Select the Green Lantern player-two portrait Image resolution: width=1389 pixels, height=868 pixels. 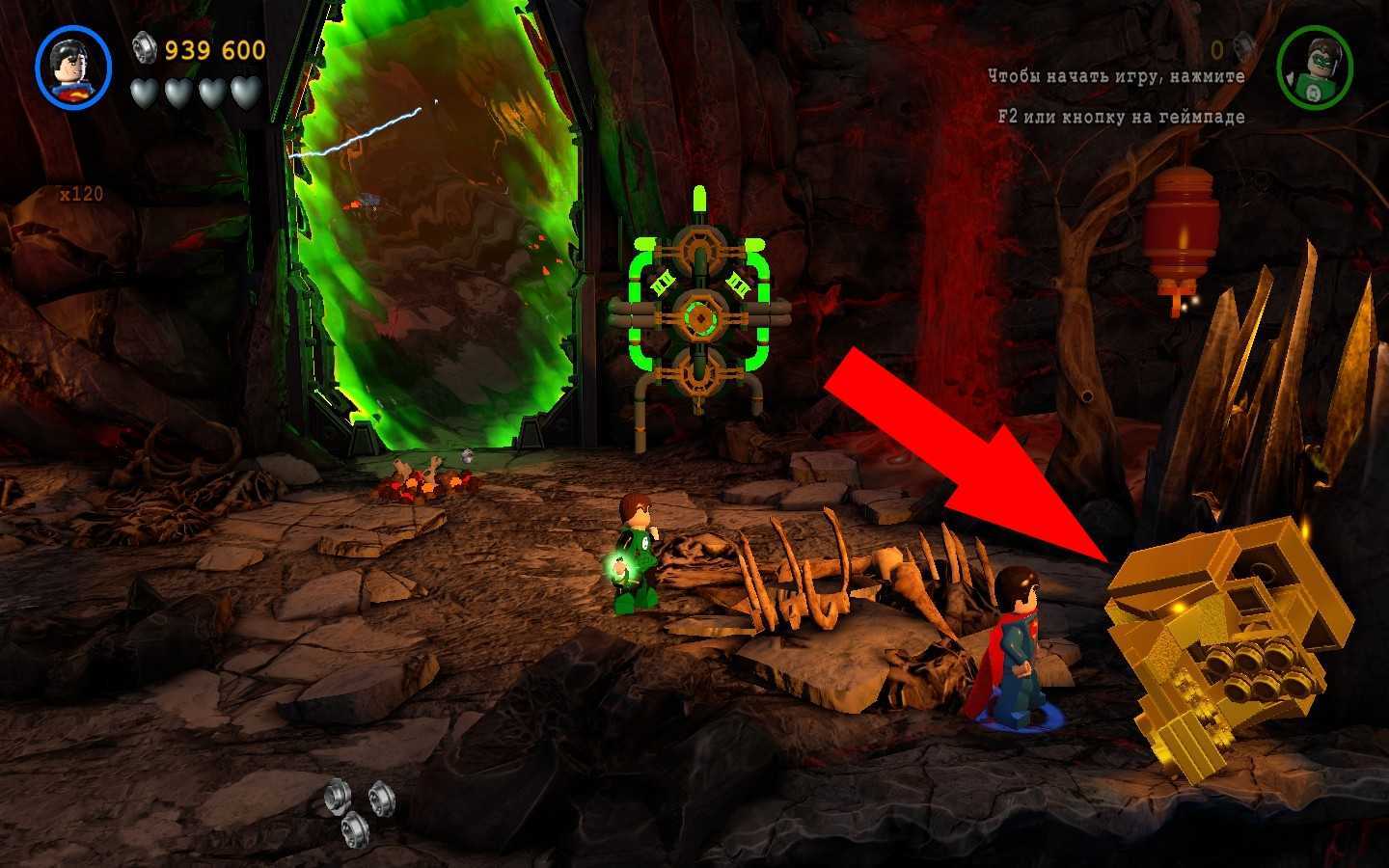(1314, 68)
